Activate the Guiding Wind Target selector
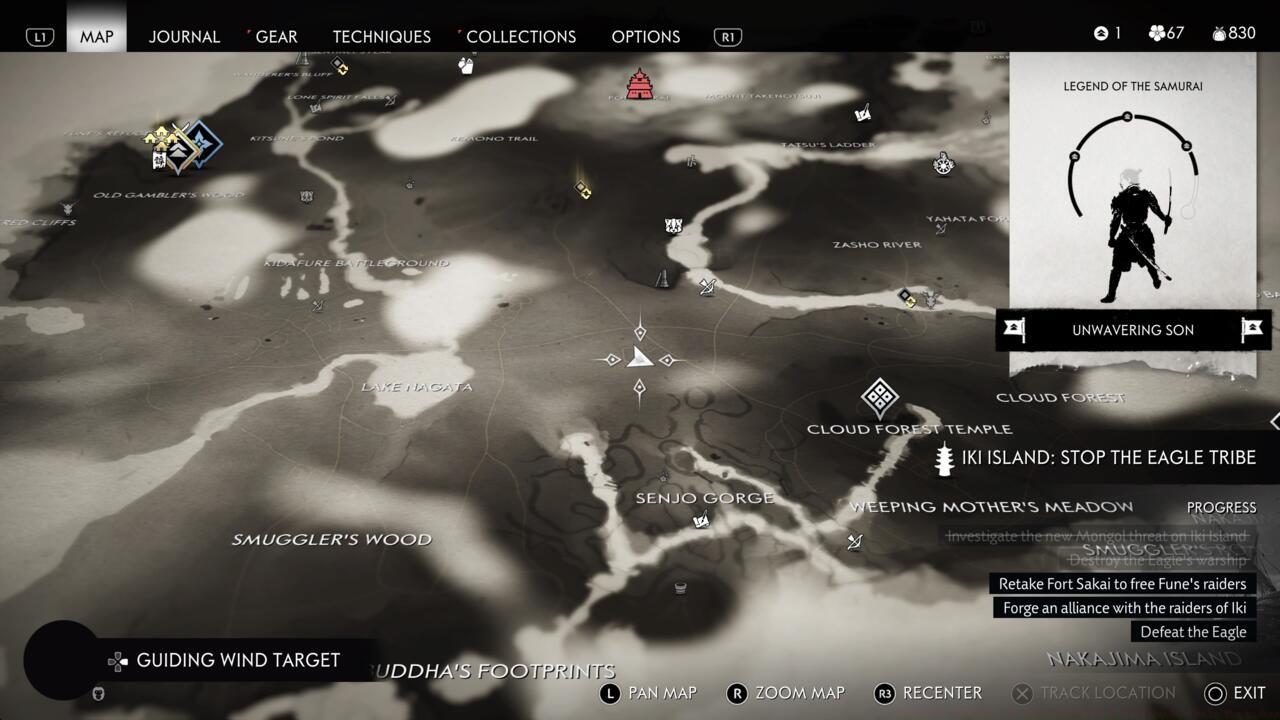Image resolution: width=1280 pixels, height=720 pixels. coord(237,660)
